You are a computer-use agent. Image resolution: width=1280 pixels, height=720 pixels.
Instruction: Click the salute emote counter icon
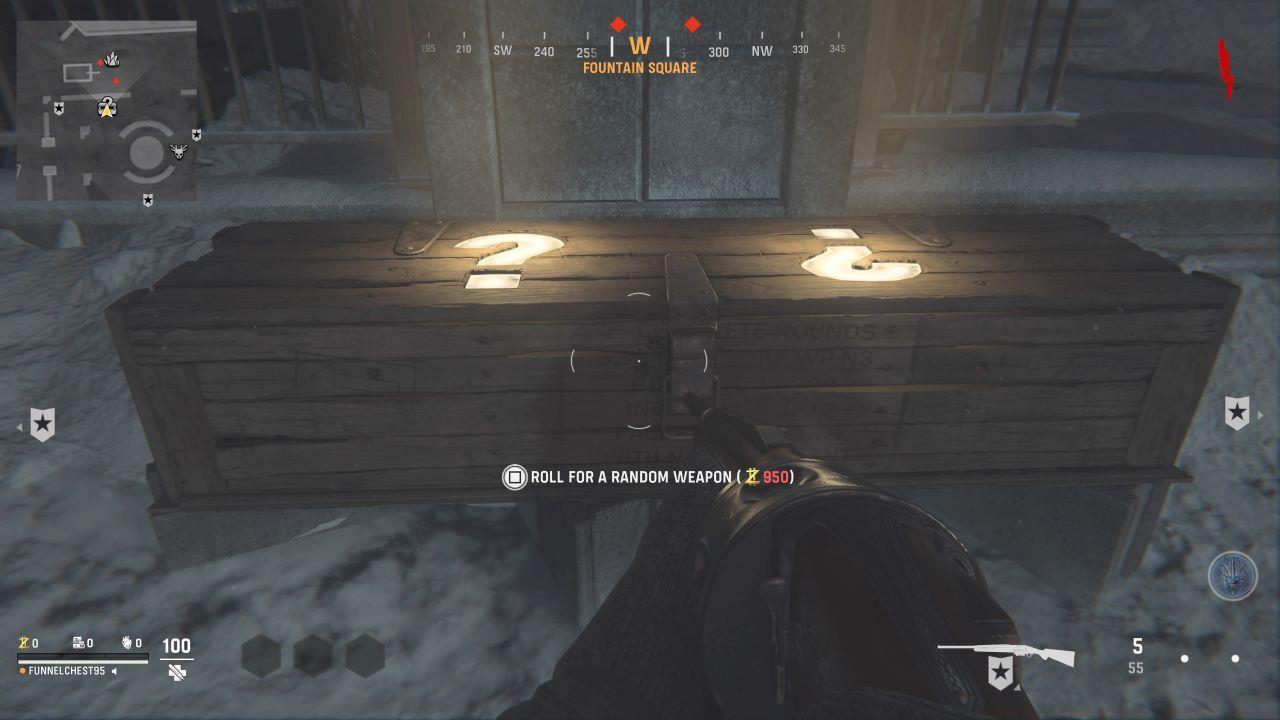point(127,643)
